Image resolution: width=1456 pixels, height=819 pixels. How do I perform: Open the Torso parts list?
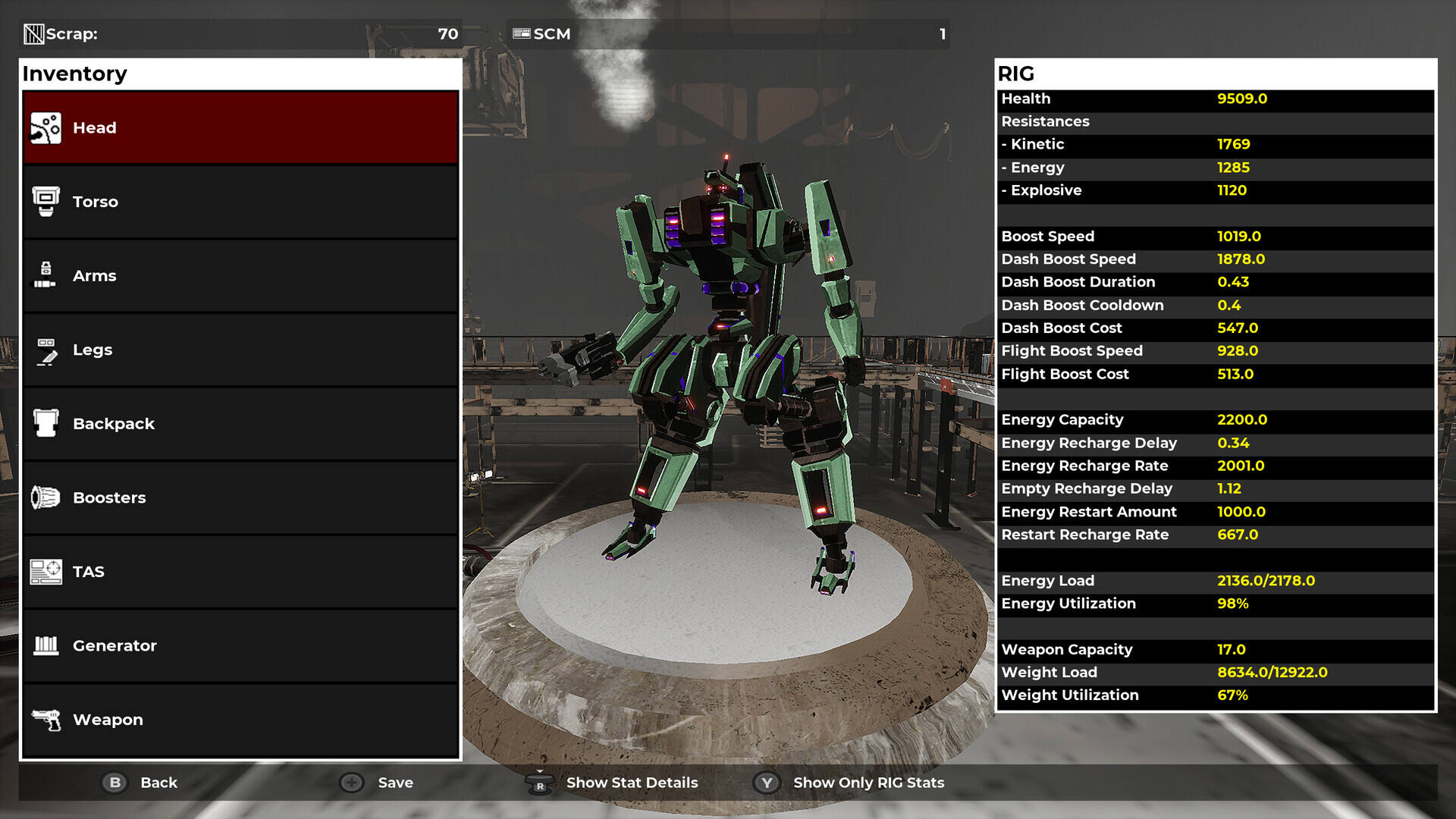[x=240, y=202]
